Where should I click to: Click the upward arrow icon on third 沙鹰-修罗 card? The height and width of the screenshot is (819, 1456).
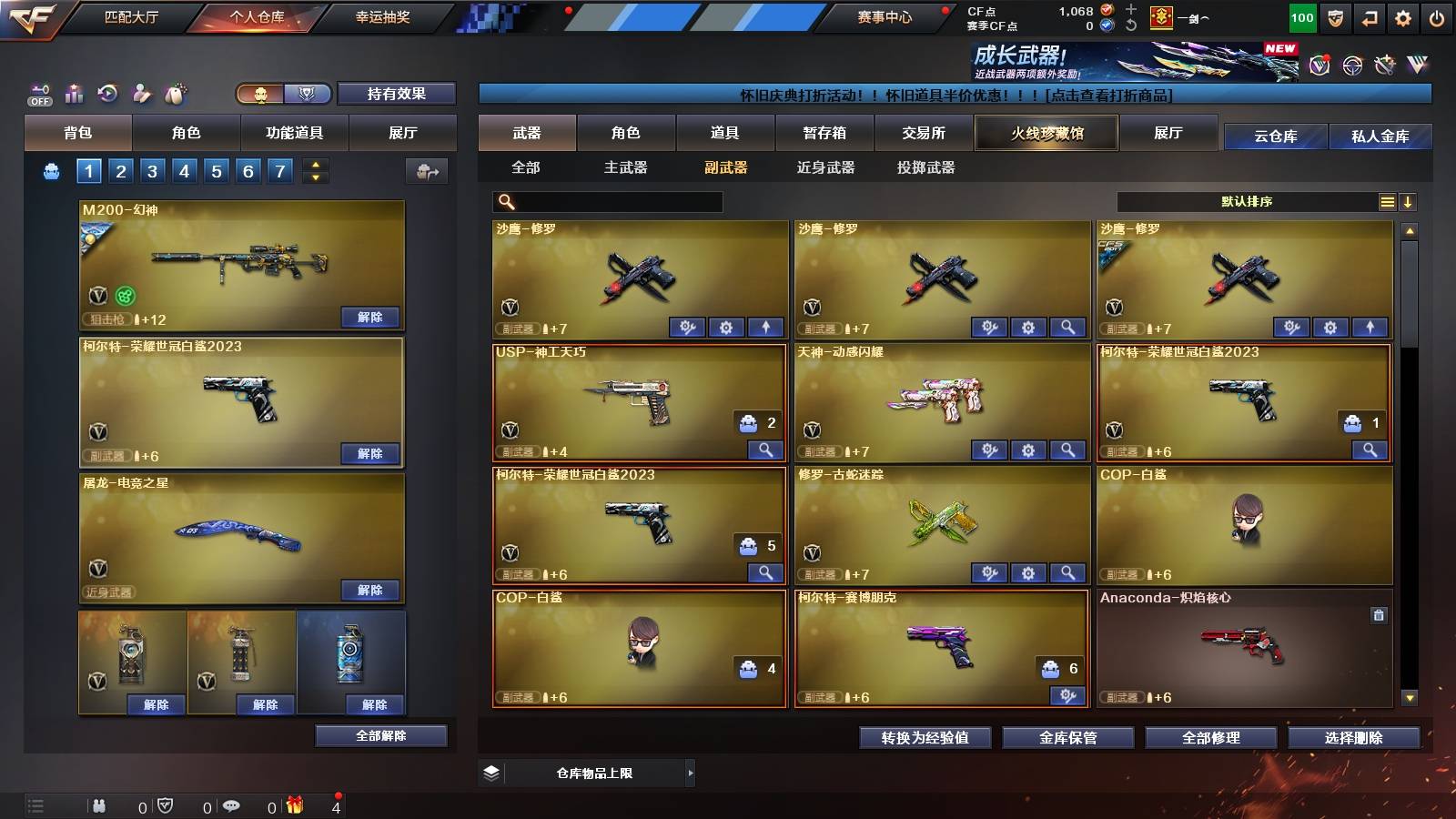[x=1370, y=326]
